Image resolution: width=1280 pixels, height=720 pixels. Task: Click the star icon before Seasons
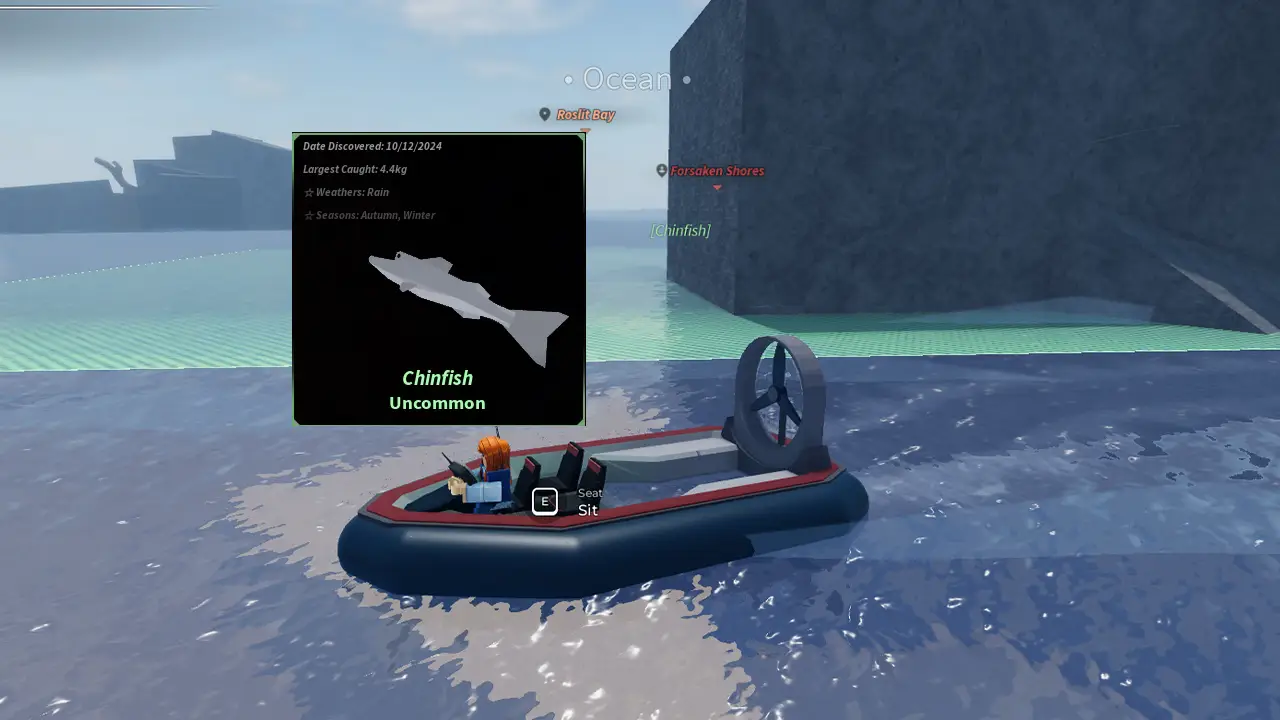pyautogui.click(x=308, y=215)
